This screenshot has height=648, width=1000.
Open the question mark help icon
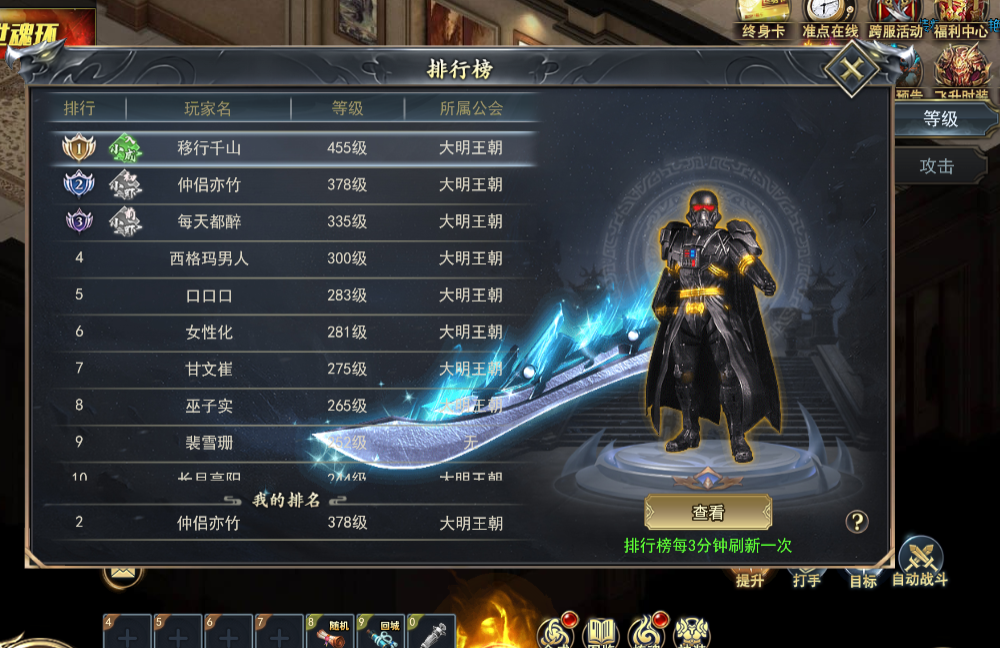[856, 521]
